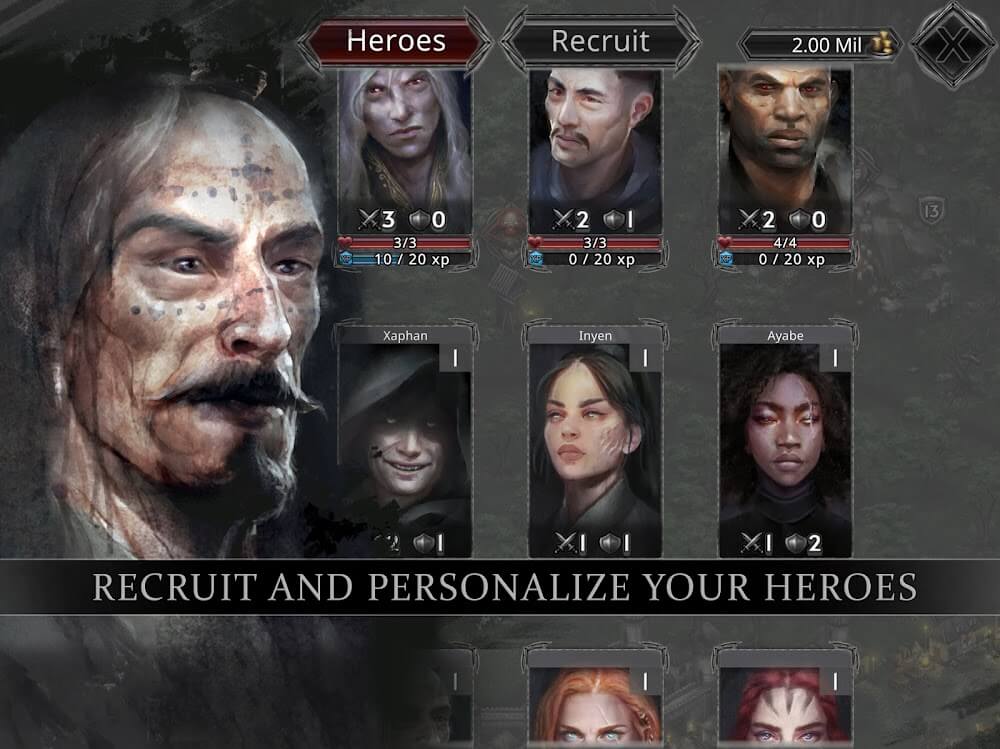Viewport: 1000px width, 749px height.
Task: Open the Recruit tab
Action: (600, 41)
